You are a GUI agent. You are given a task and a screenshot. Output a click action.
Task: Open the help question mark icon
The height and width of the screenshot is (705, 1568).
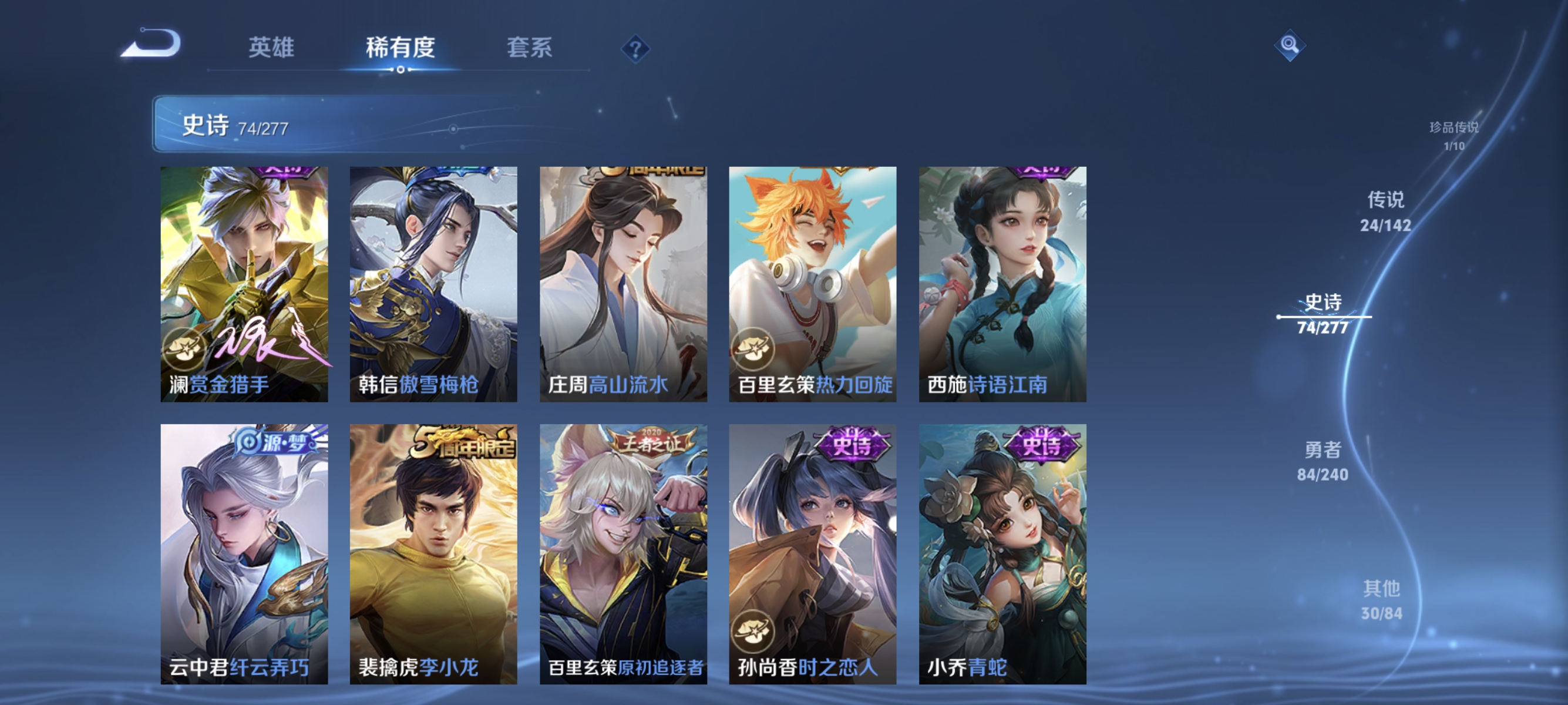tap(635, 50)
